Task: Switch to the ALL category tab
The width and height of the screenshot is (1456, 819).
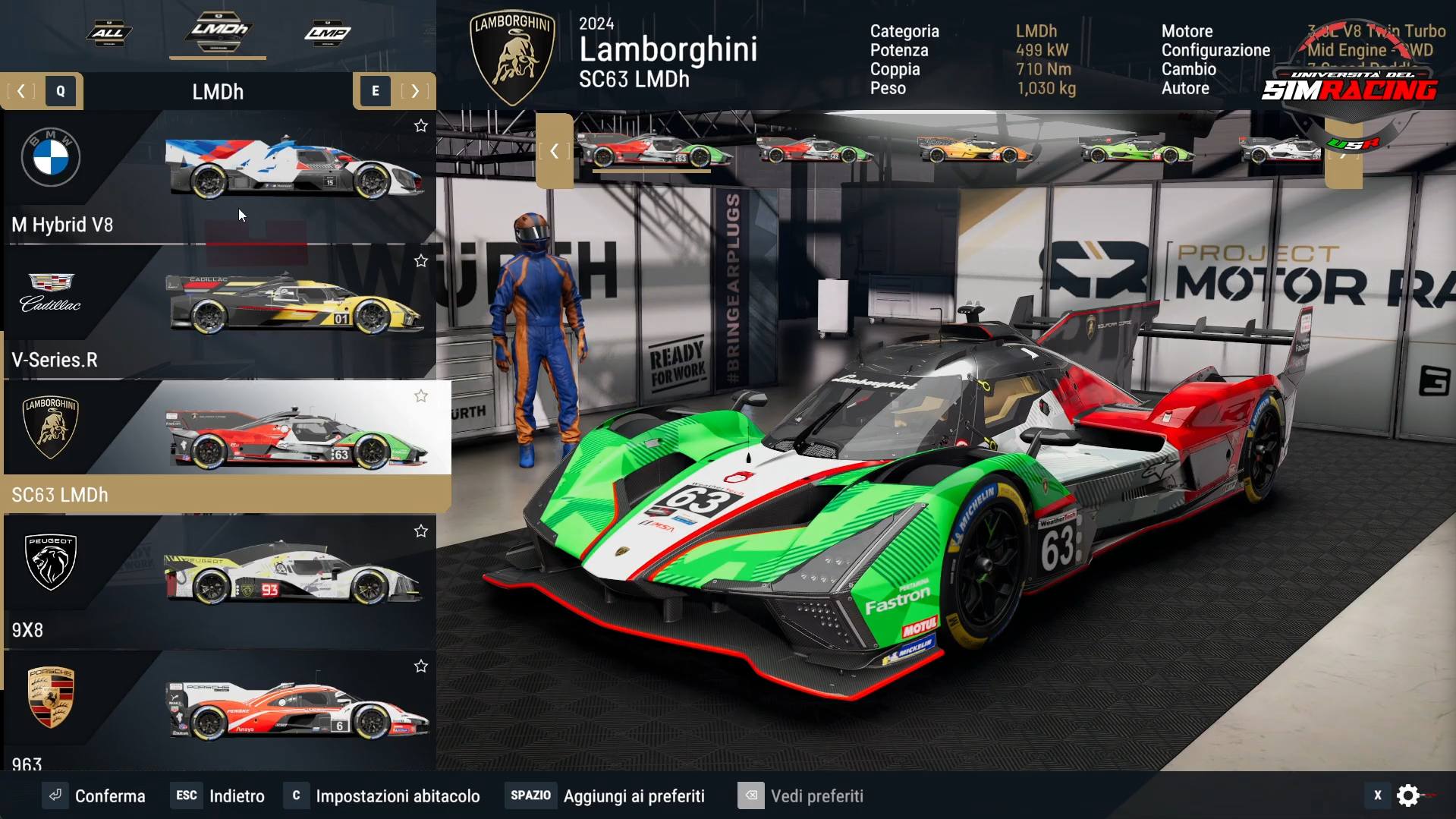Action: [108, 33]
